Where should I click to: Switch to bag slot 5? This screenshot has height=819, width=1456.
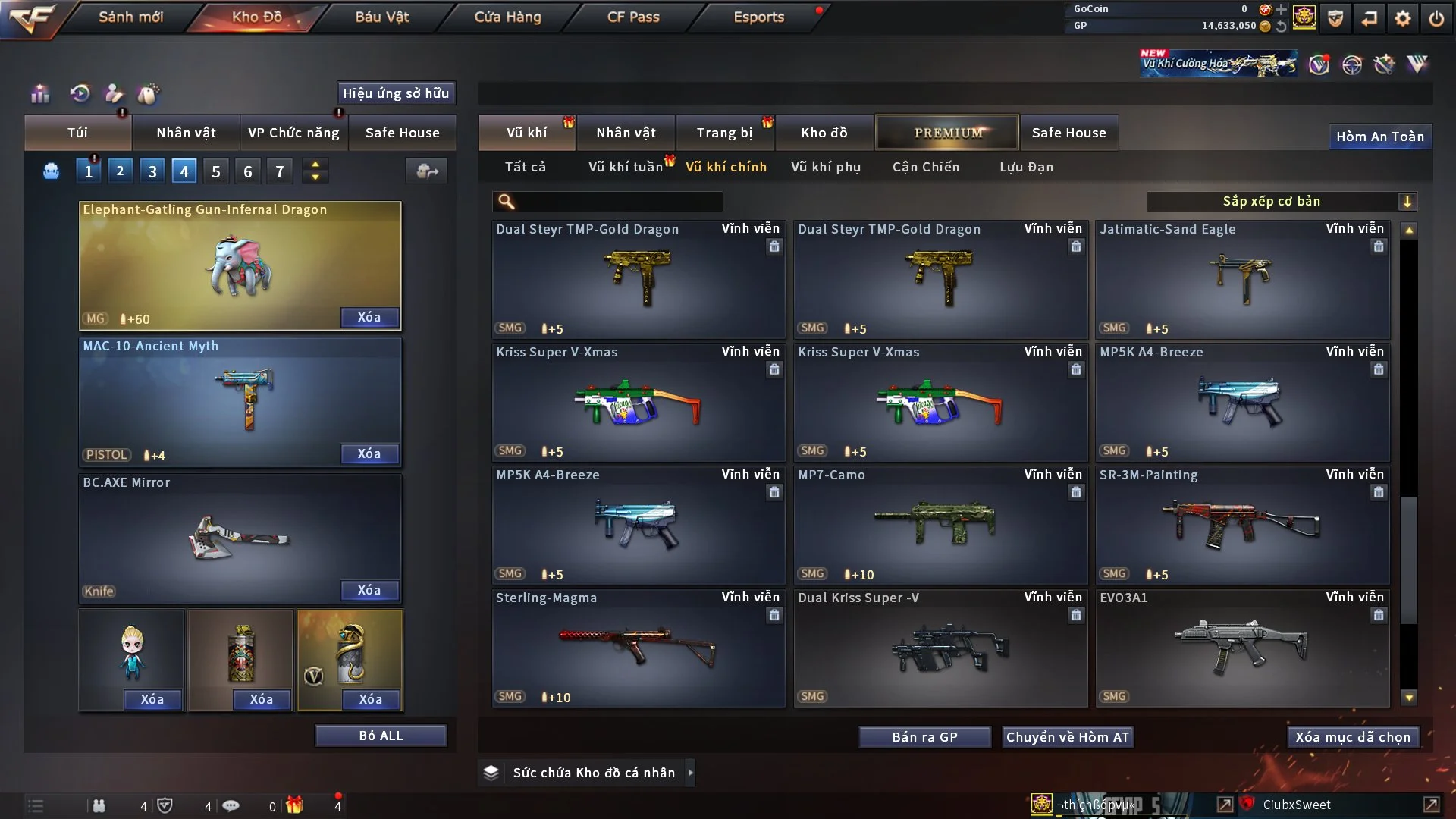coord(216,171)
